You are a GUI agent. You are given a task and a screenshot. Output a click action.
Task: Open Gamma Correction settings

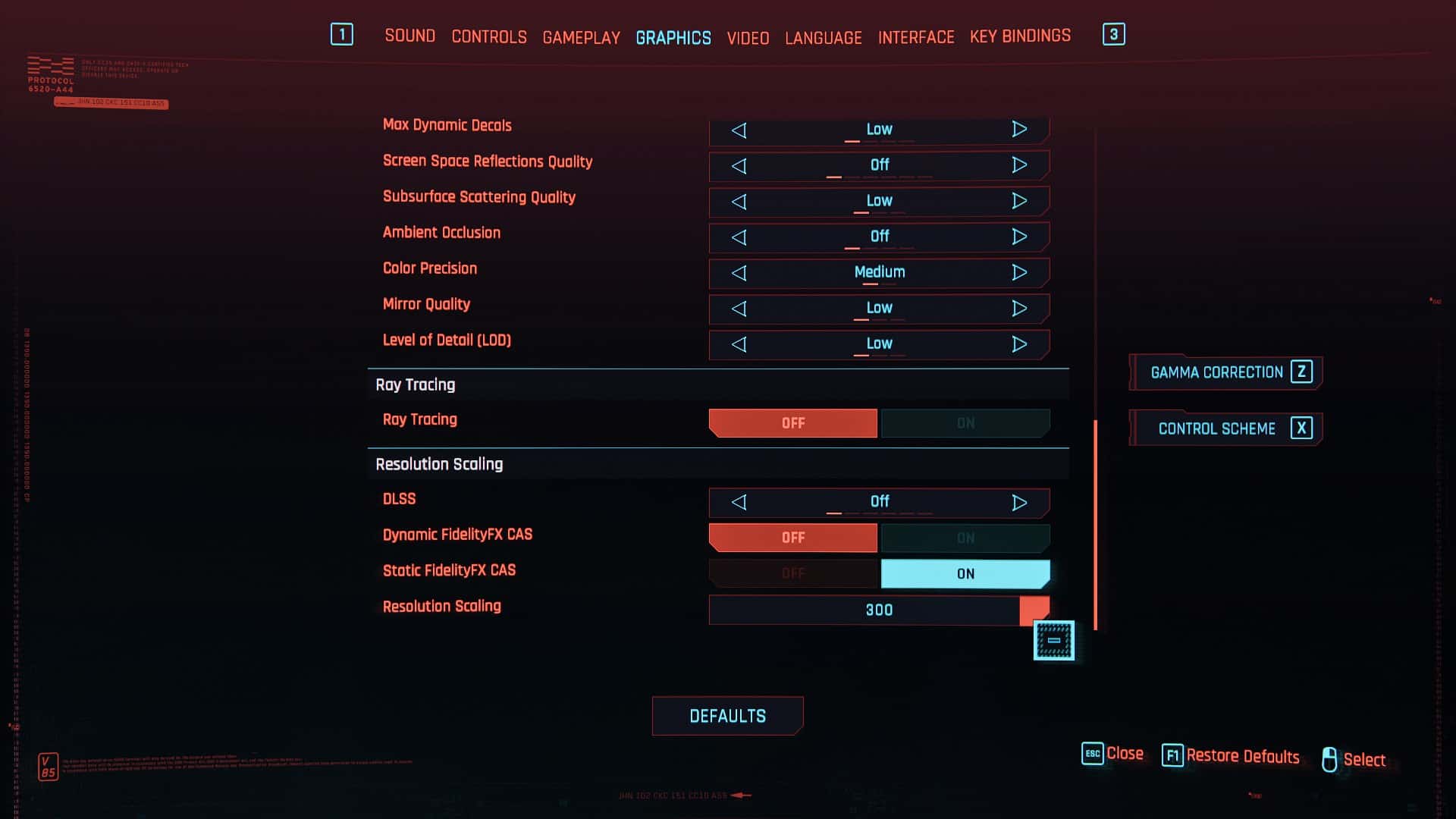[x=1225, y=372]
